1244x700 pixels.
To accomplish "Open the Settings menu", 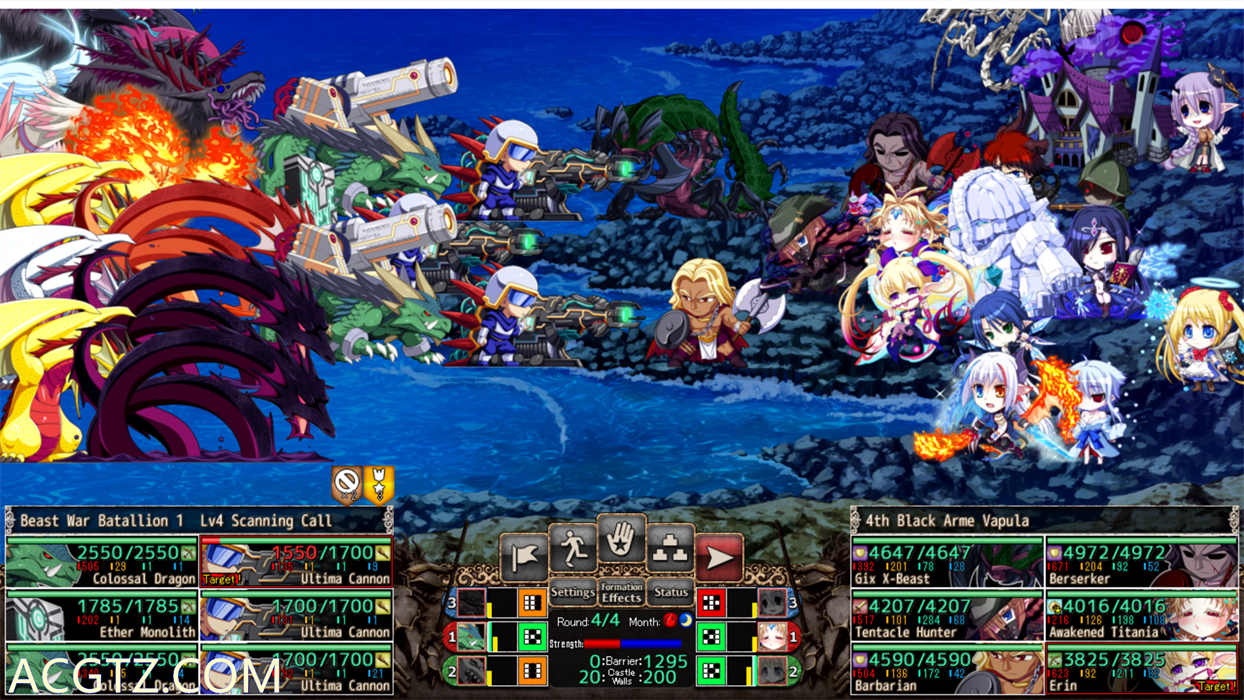I will (x=573, y=593).
